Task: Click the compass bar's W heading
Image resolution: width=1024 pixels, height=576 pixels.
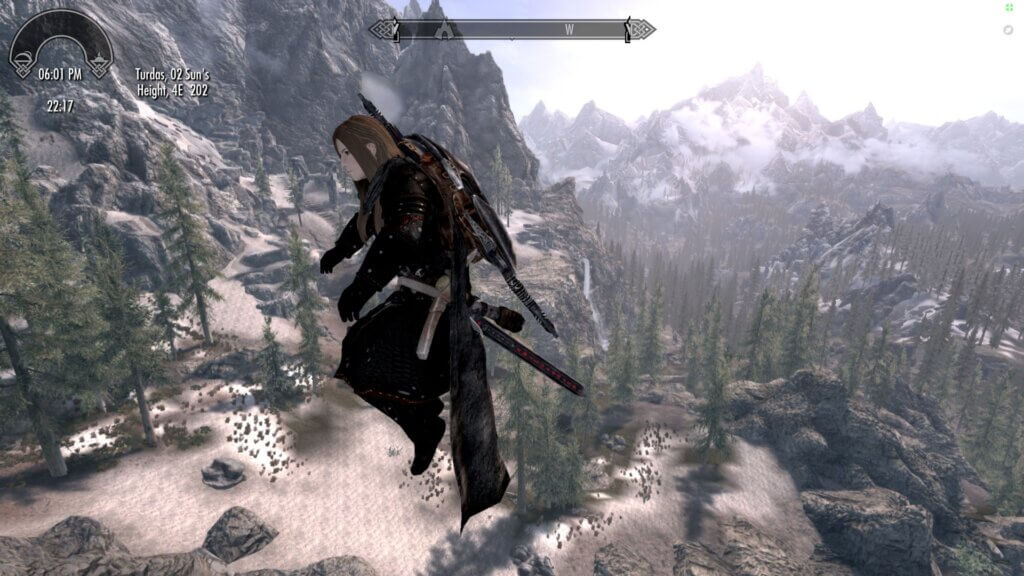Action: 569,30
